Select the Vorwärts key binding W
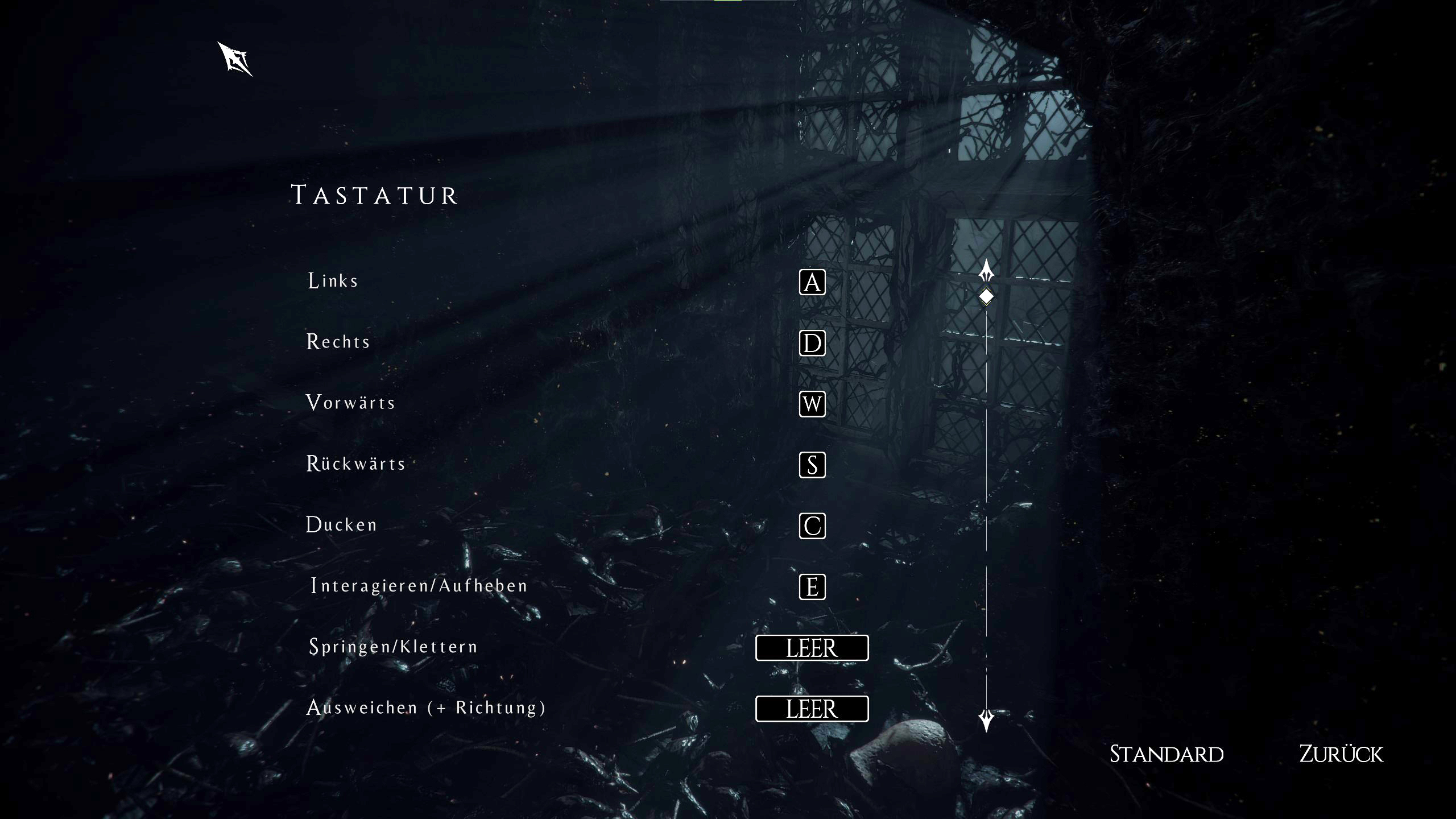Viewport: 1456px width, 819px height. pyautogui.click(x=812, y=404)
